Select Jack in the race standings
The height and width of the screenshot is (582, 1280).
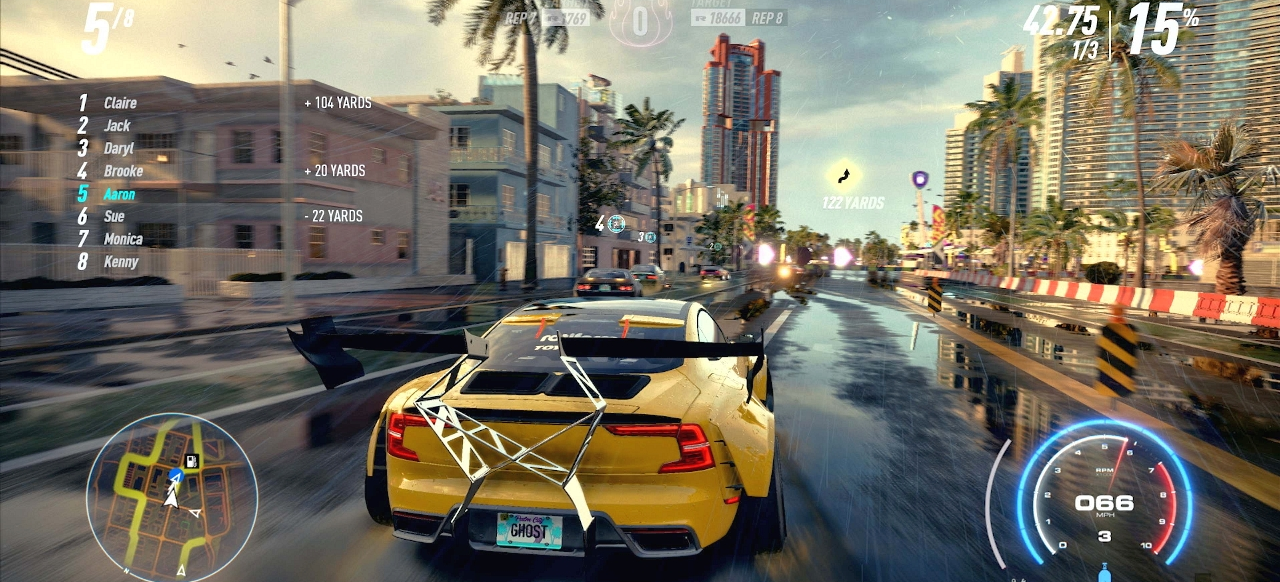117,126
